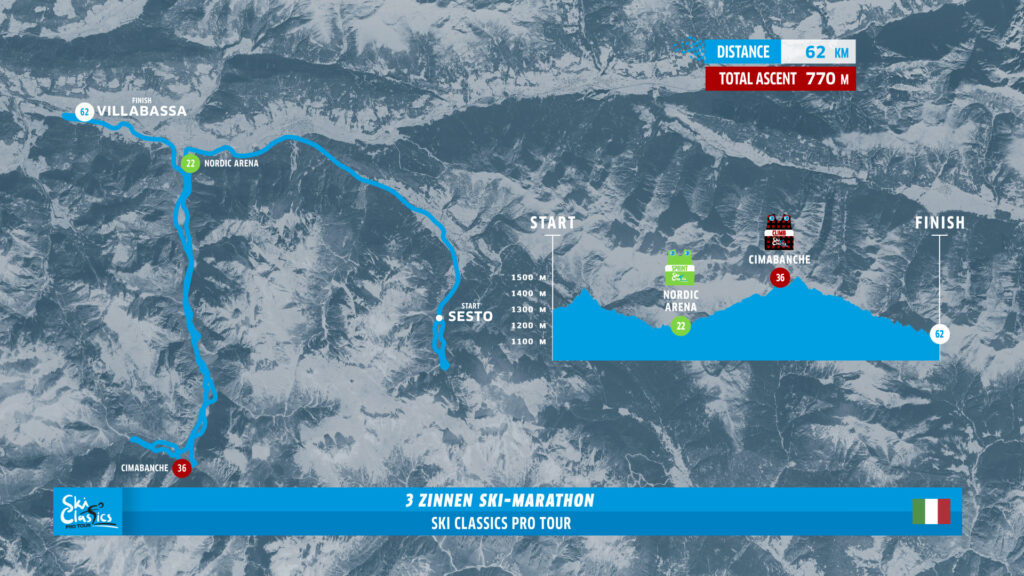
Task: Select the red Cimabanche marker on the map
Action: [181, 467]
